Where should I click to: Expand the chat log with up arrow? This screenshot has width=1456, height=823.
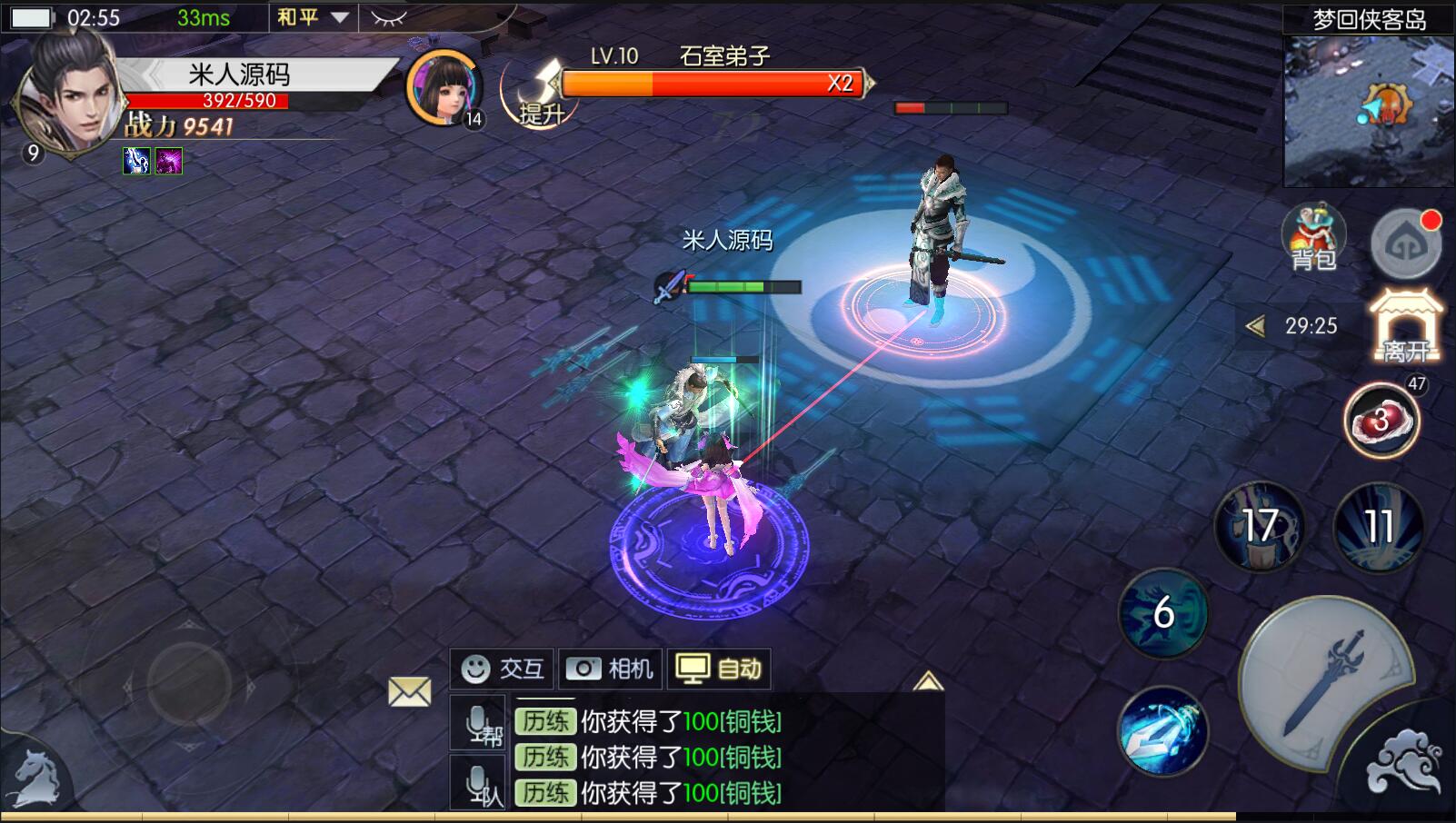927,681
